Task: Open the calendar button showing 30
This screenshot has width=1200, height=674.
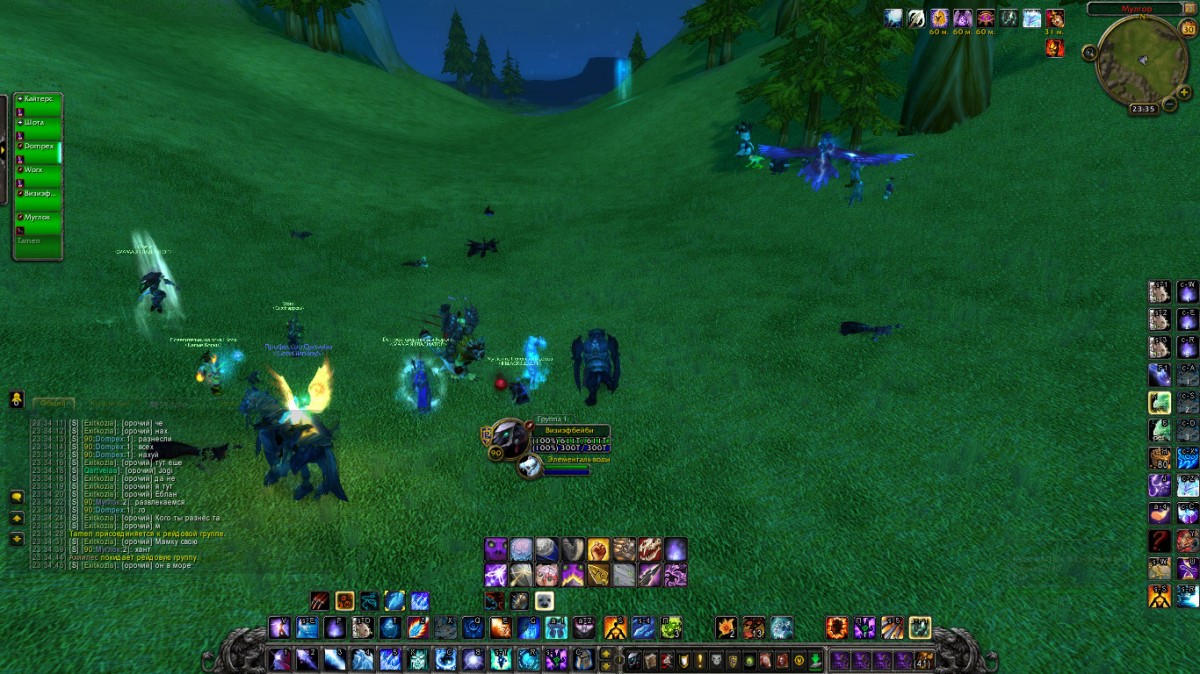Action: [x=1187, y=29]
